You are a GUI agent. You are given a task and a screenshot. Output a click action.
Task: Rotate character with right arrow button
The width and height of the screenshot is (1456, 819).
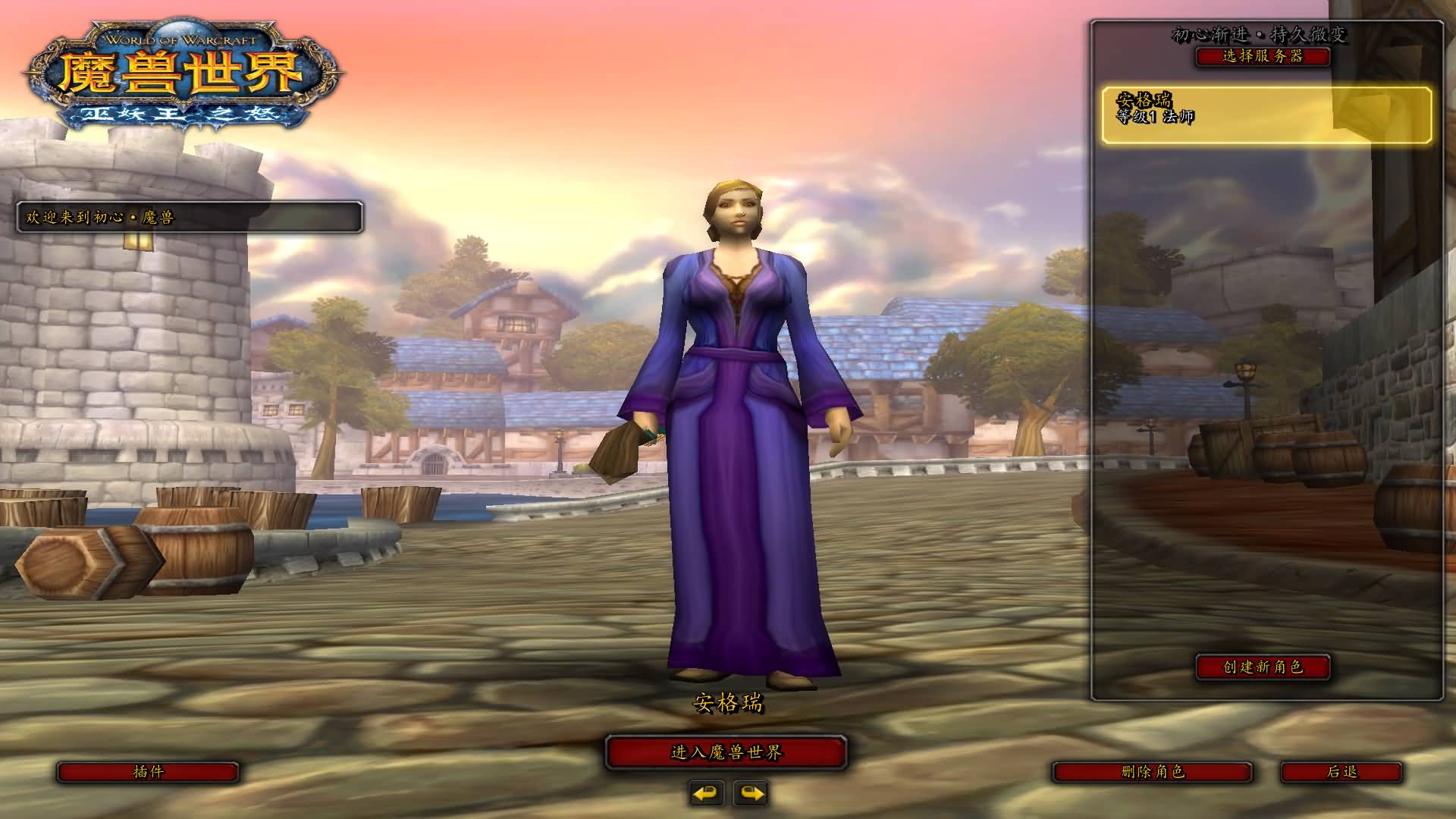pyautogui.click(x=751, y=793)
